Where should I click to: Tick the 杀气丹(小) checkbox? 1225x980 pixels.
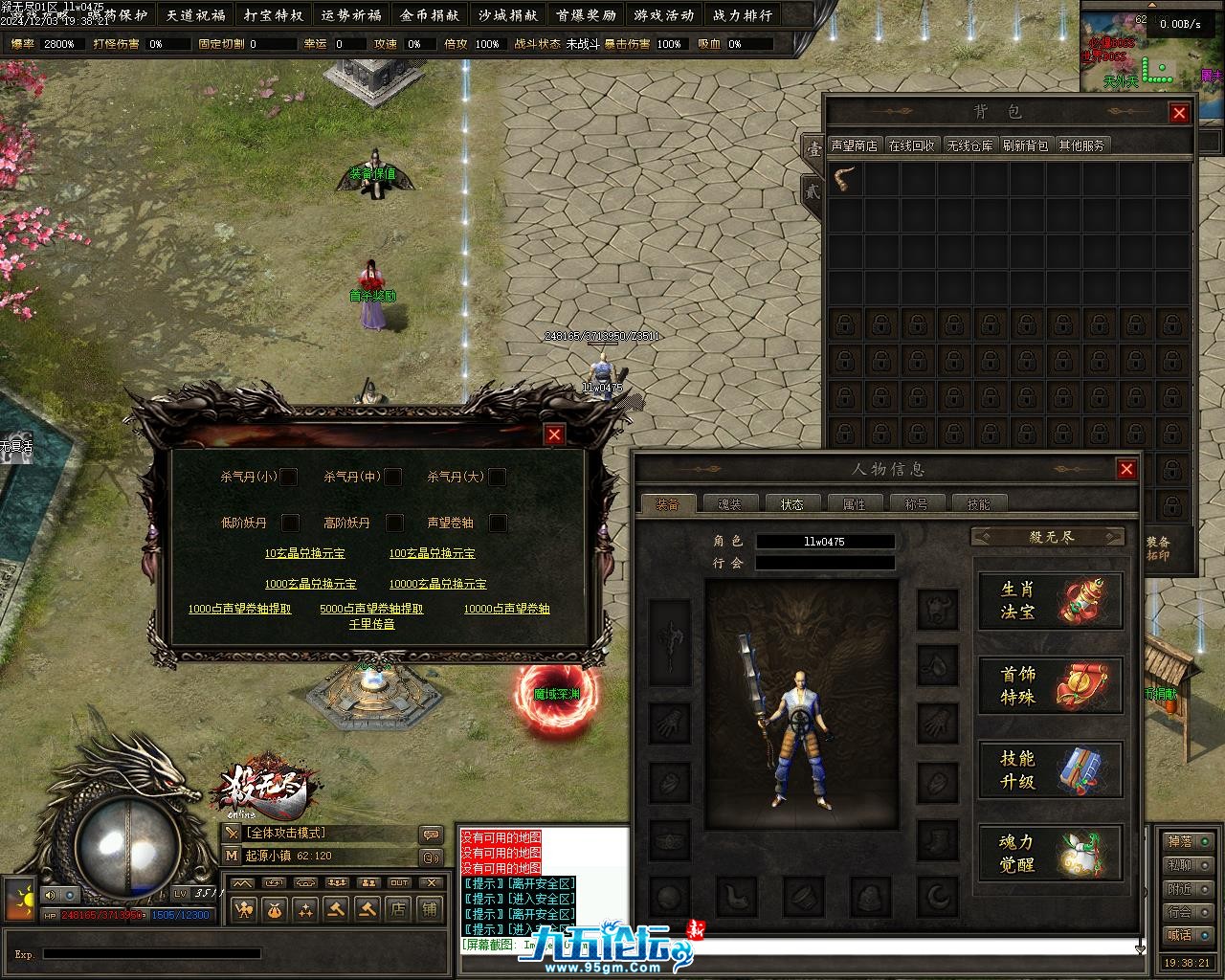[x=288, y=477]
